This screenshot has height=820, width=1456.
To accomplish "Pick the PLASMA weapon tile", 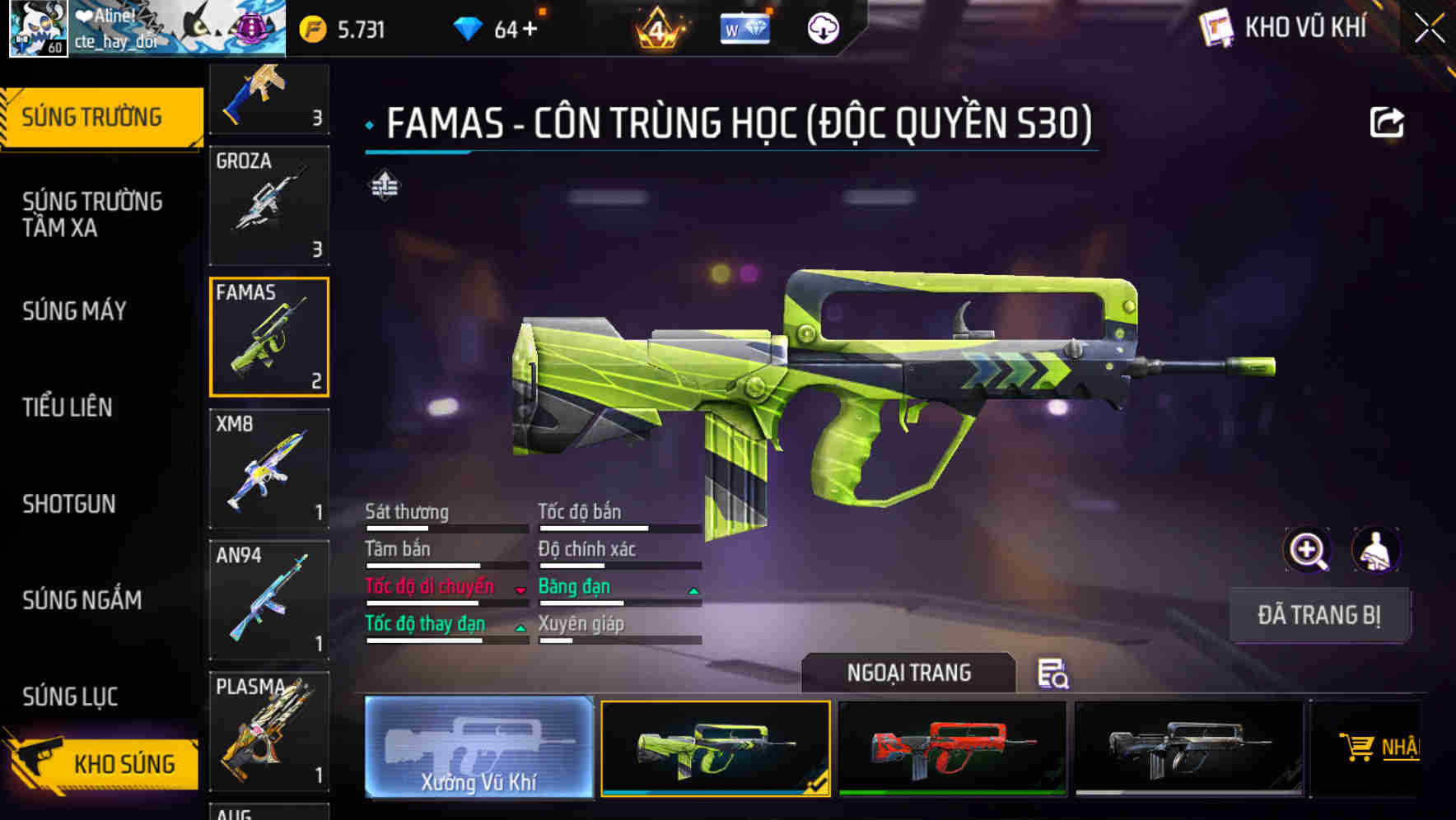I will 269,731.
